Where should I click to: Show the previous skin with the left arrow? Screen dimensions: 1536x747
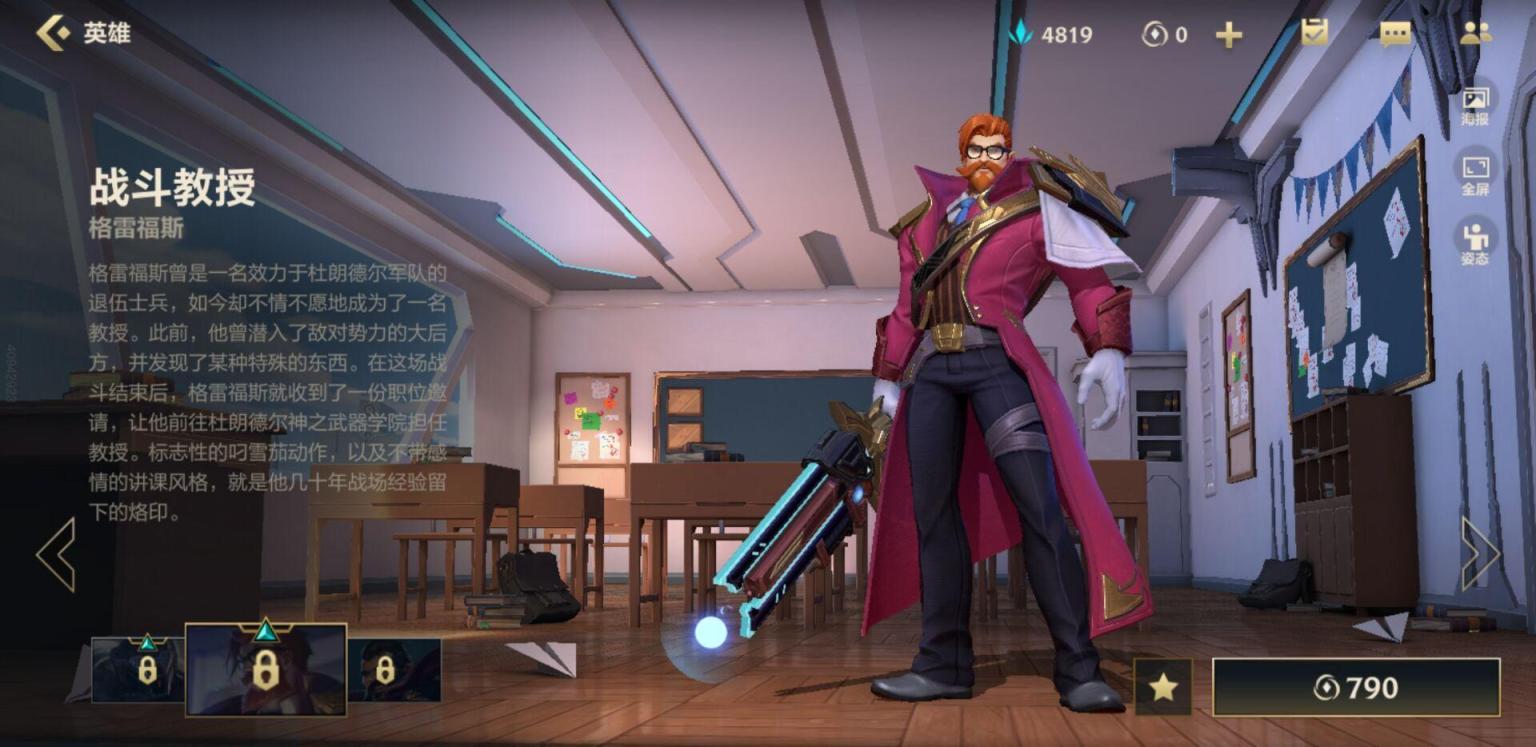coord(56,553)
